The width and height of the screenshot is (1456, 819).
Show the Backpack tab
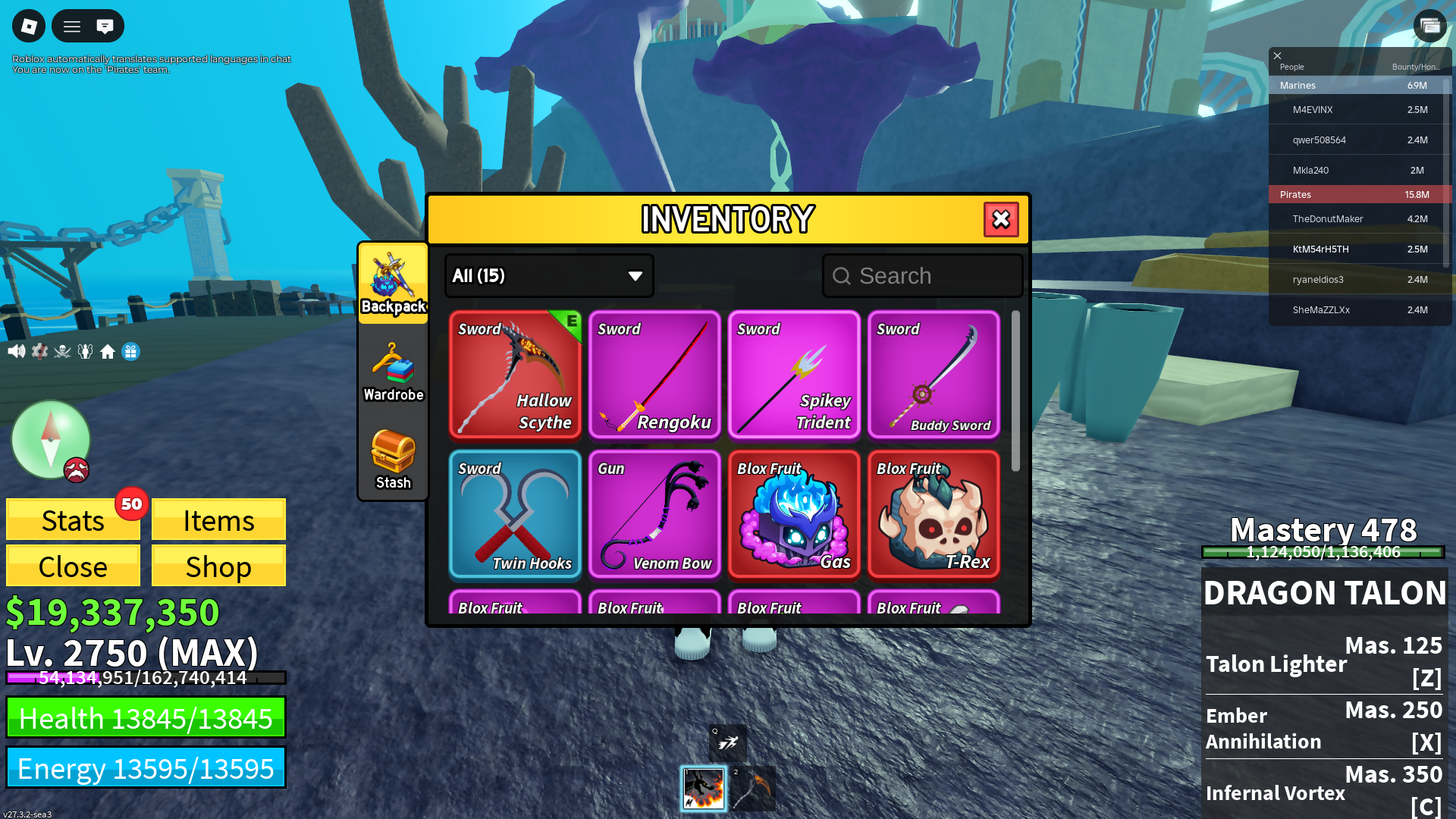[393, 284]
